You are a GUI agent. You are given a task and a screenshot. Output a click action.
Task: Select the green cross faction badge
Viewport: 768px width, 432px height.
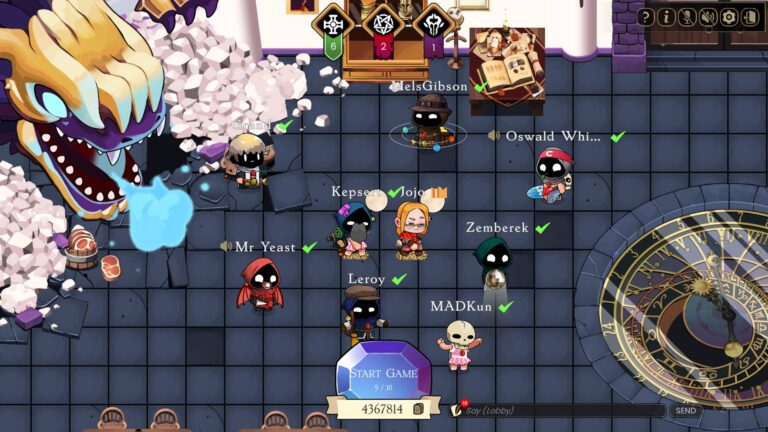pyautogui.click(x=333, y=24)
